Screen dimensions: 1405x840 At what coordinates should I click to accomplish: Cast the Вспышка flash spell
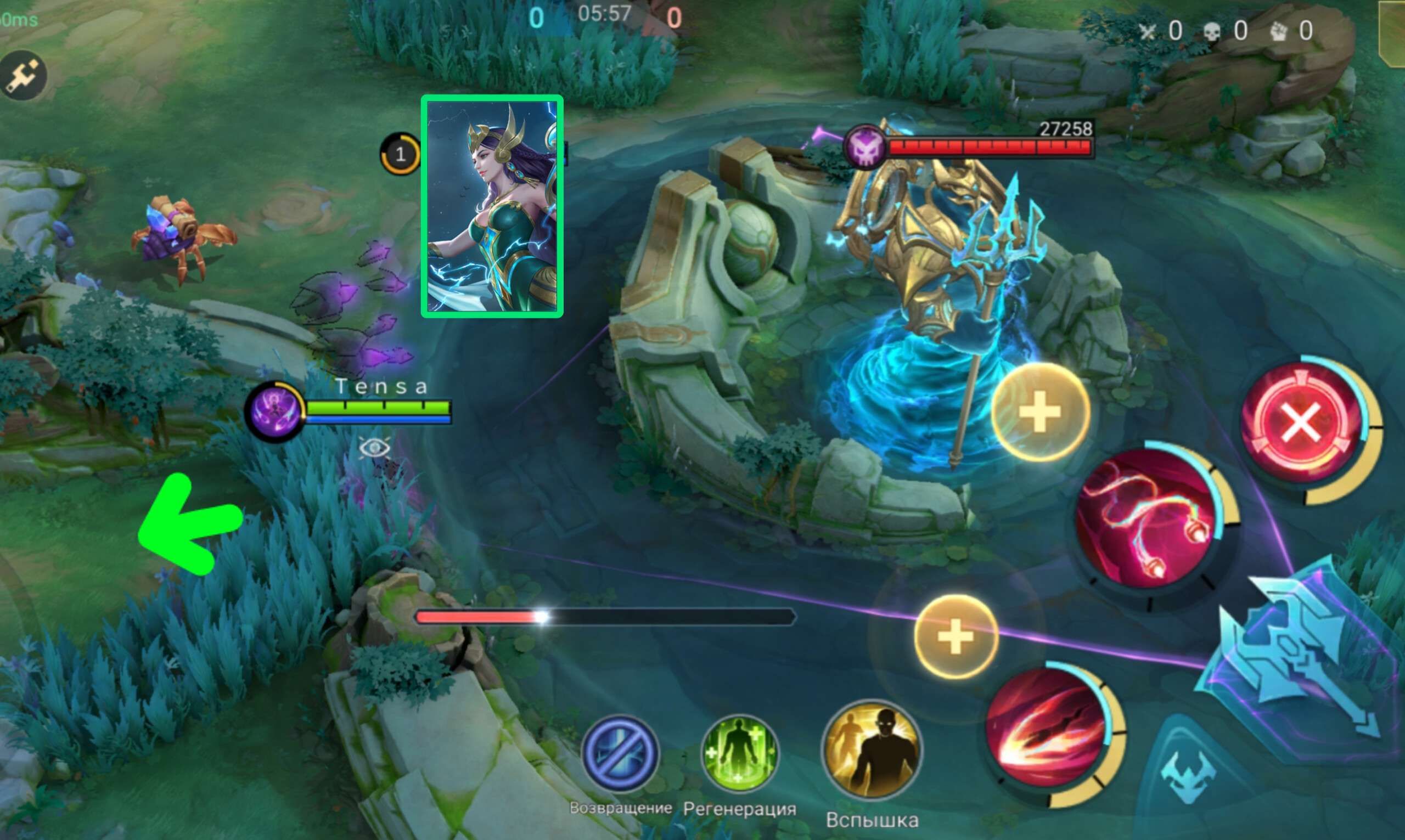pyautogui.click(x=872, y=751)
